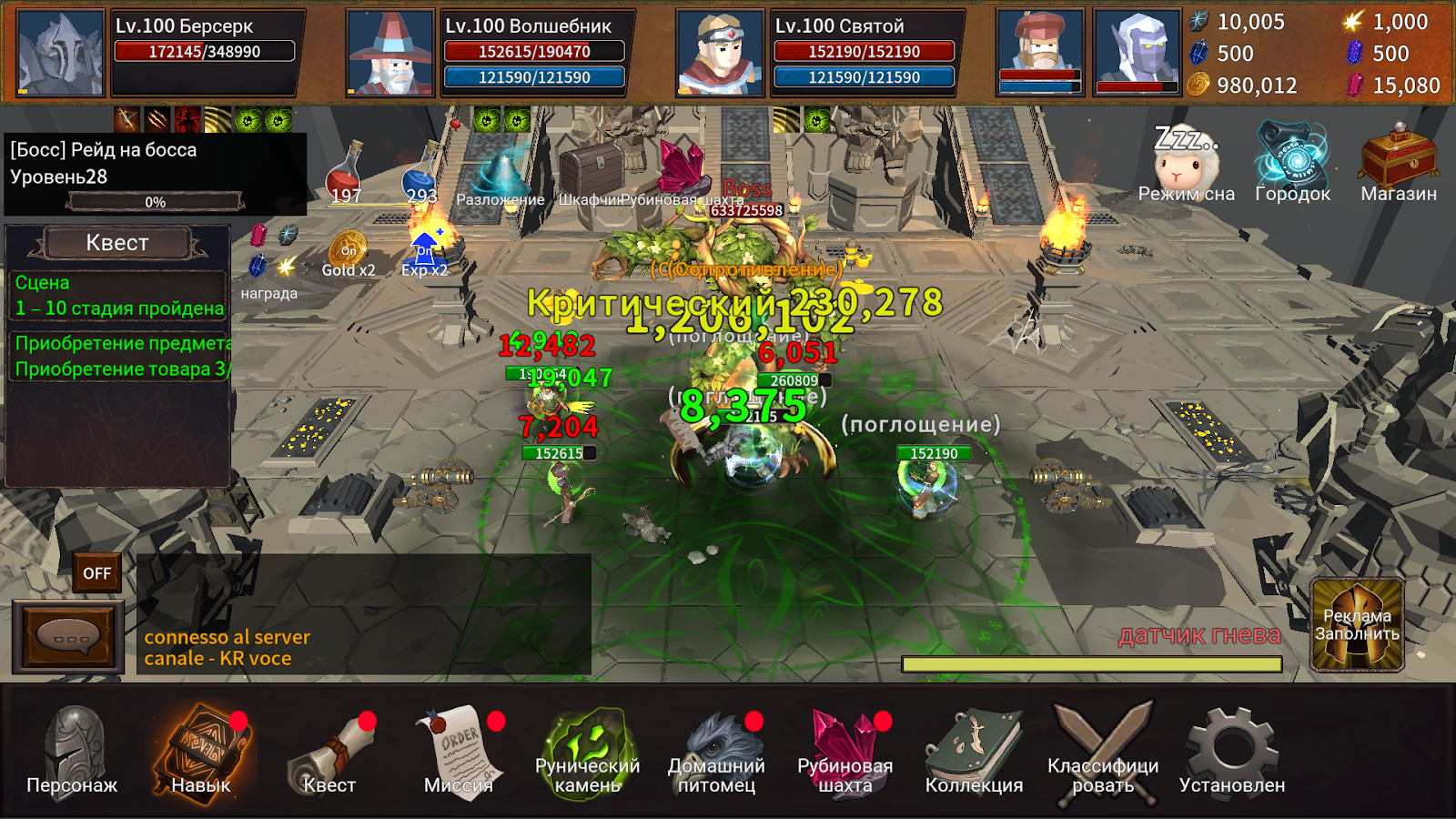
Task: Use the red health potion
Action: 346,173
